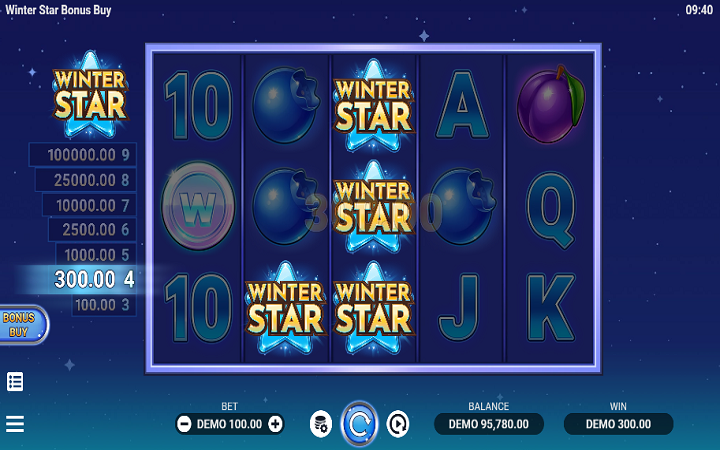
Task: Open the paytable list icon
Action: pos(15,381)
